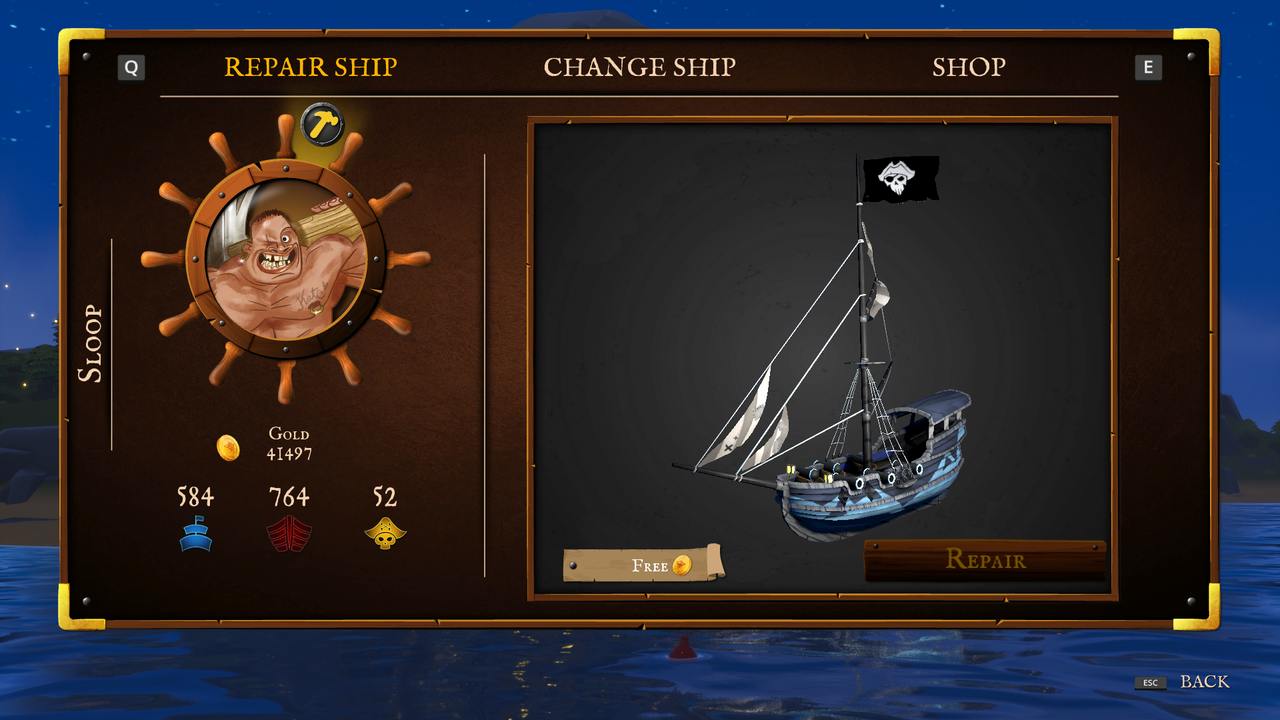The image size is (1280, 720).
Task: Stay on the Repair Ship tab
Action: 310,67
